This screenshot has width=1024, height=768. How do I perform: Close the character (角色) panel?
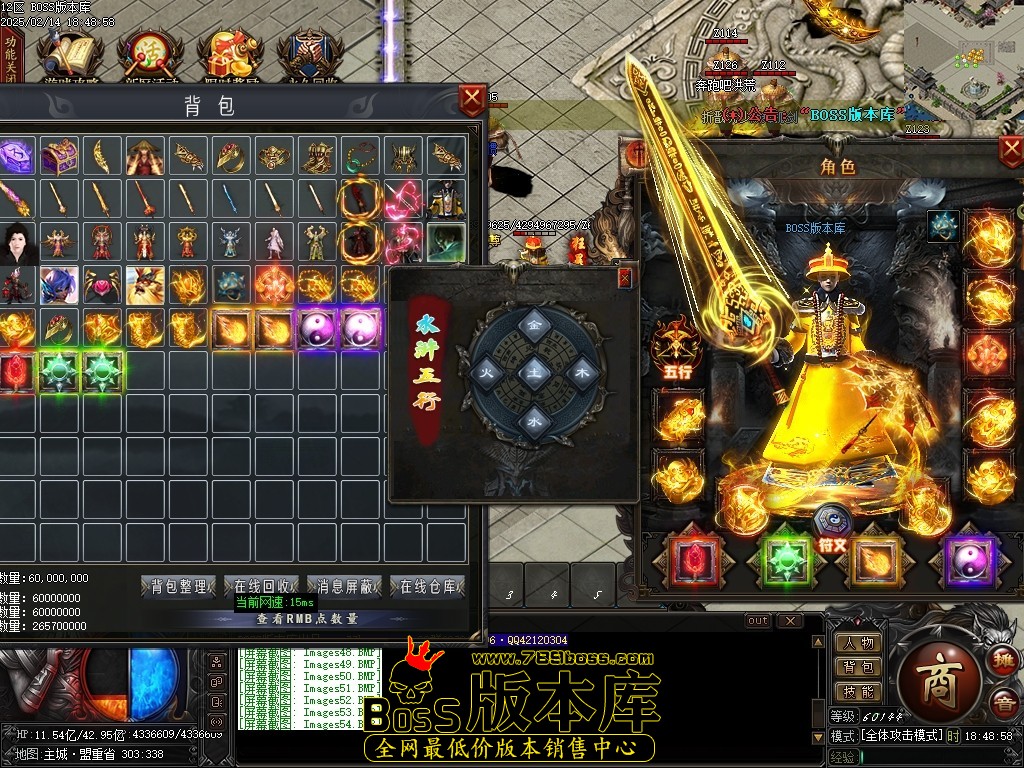[1011, 151]
